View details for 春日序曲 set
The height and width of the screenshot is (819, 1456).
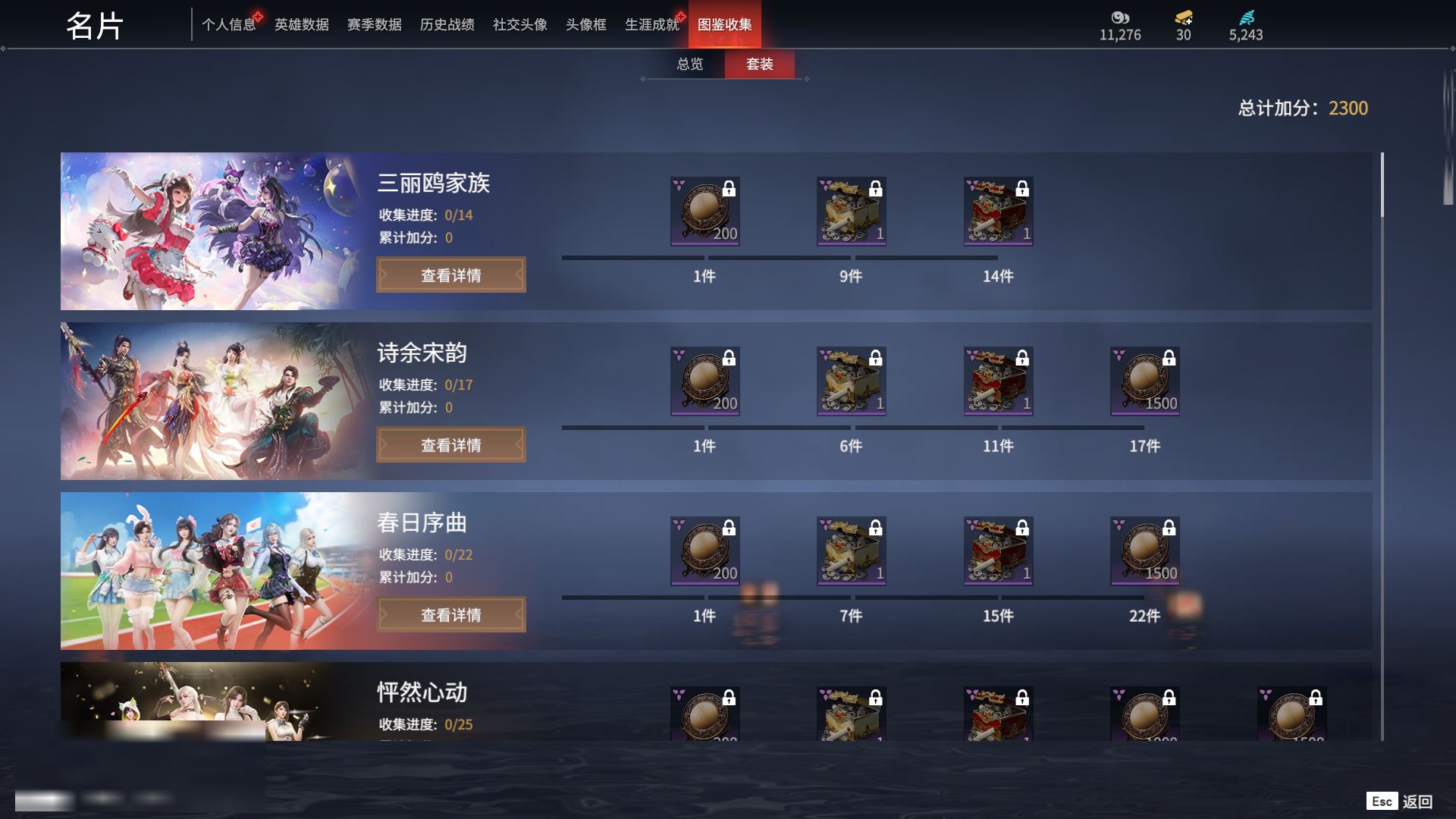pyautogui.click(x=451, y=615)
